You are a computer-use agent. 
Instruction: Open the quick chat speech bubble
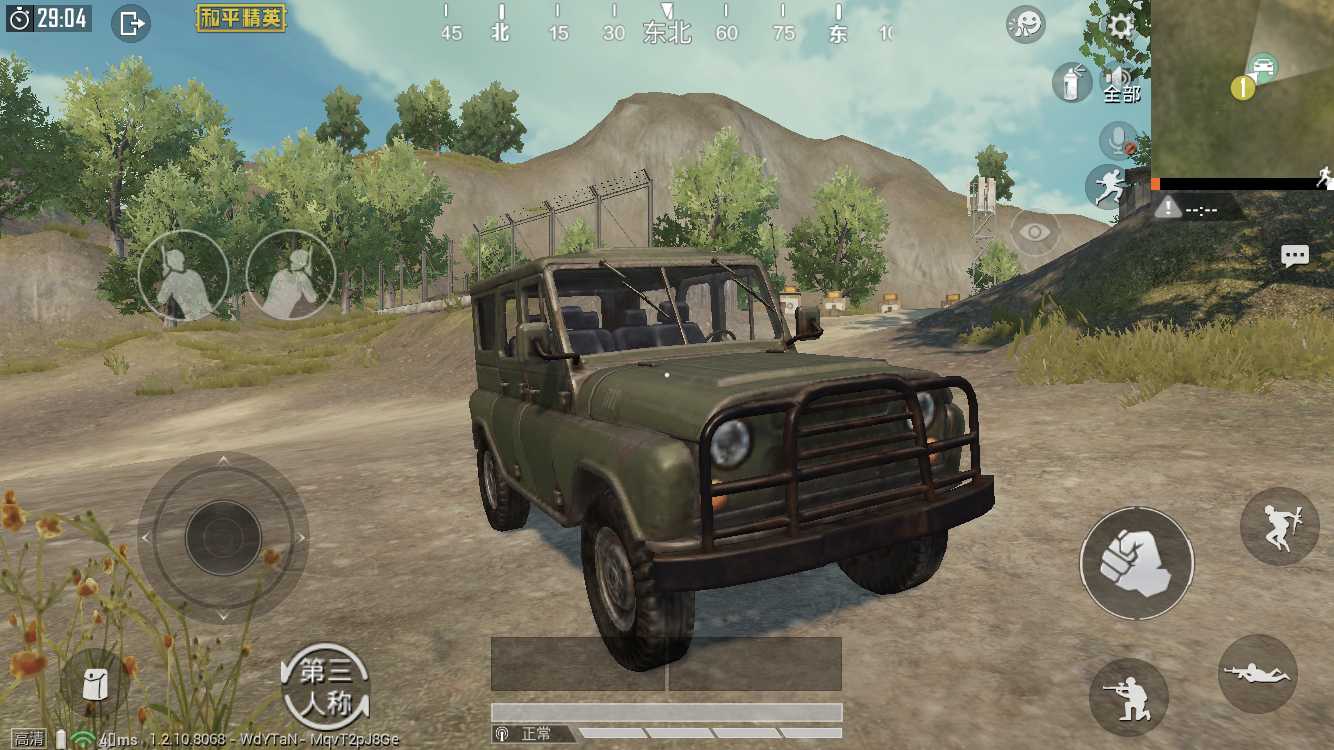coord(1295,256)
